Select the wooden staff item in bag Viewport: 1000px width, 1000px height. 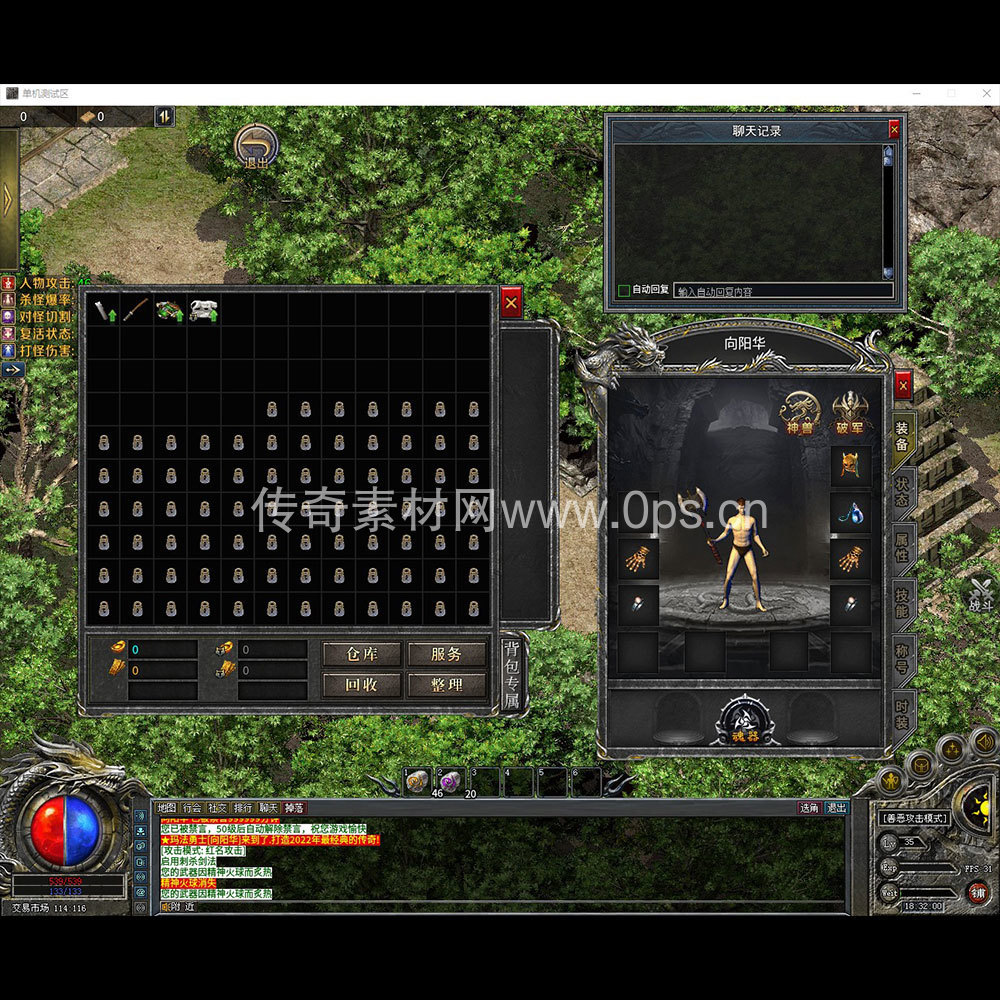(x=136, y=309)
